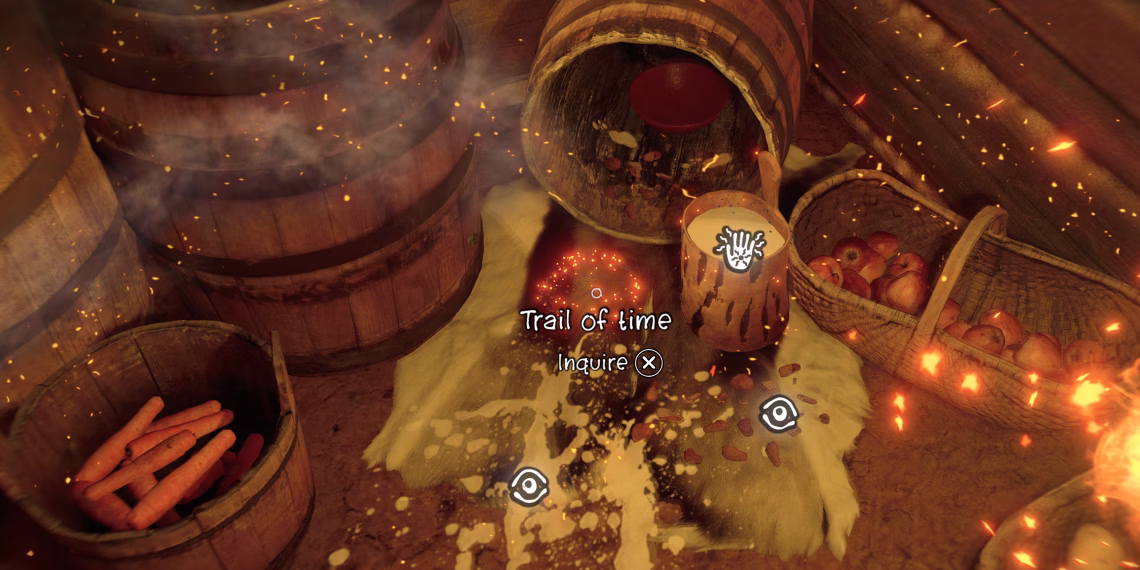Examine the eye marker beside the scattered nuts
The height and width of the screenshot is (570, 1140).
pos(777,414)
